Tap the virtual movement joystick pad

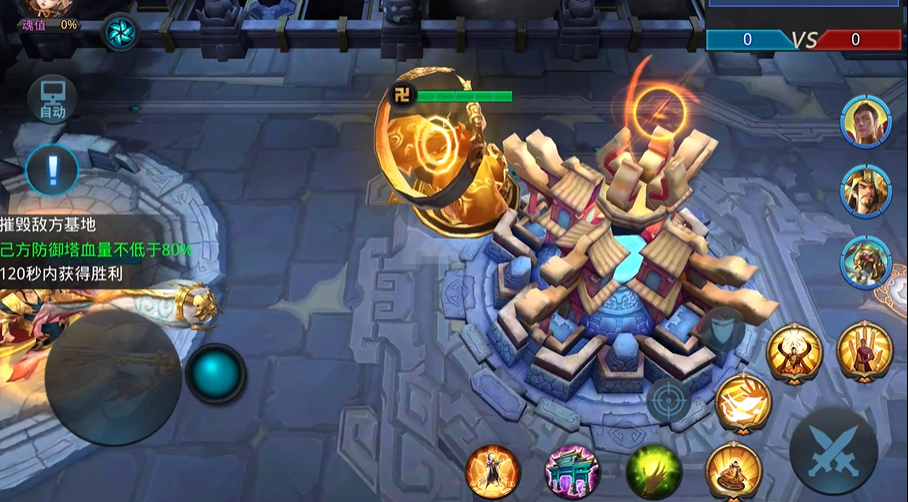coord(113,376)
